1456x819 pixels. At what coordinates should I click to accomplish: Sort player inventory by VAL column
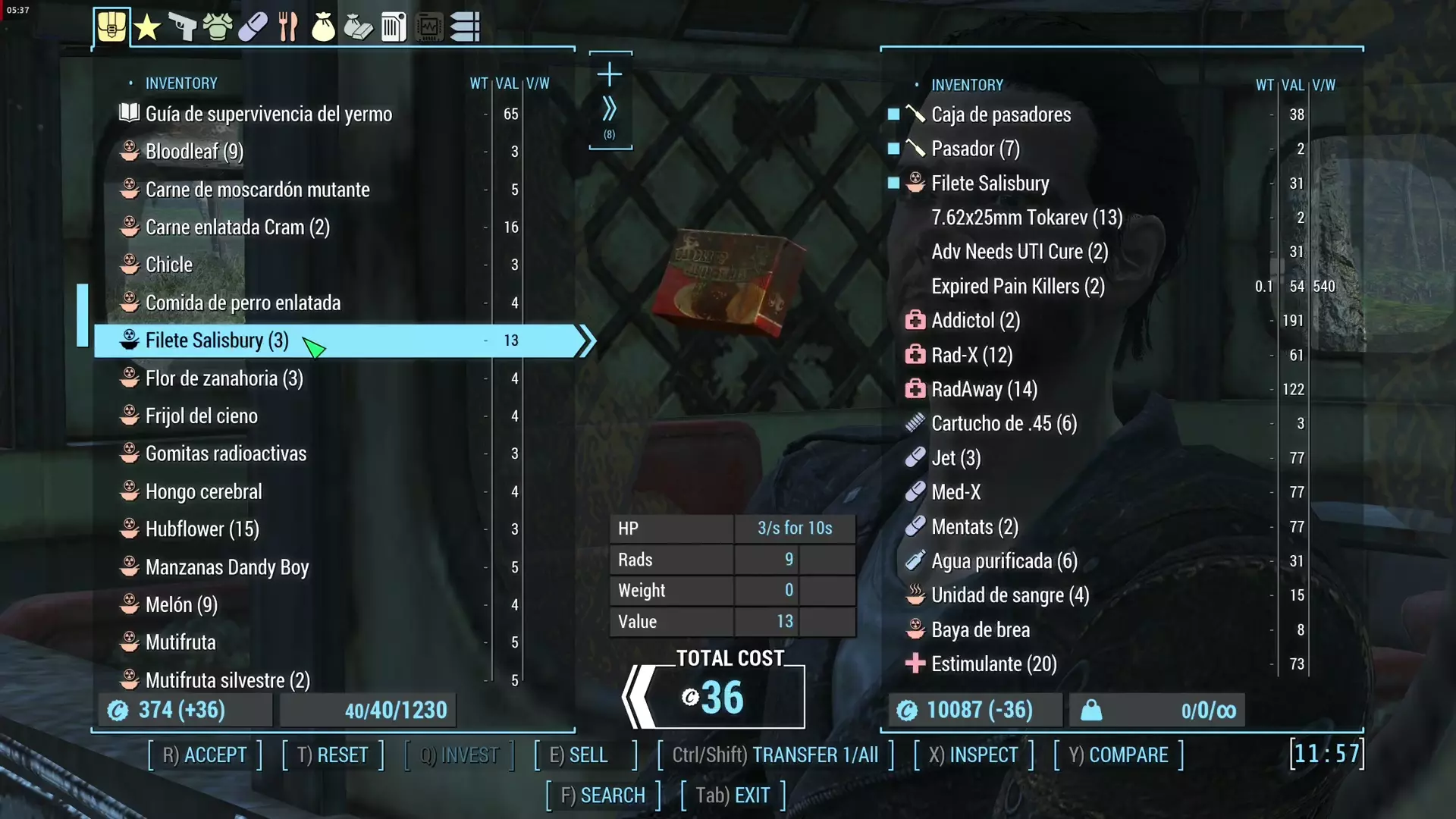507,83
